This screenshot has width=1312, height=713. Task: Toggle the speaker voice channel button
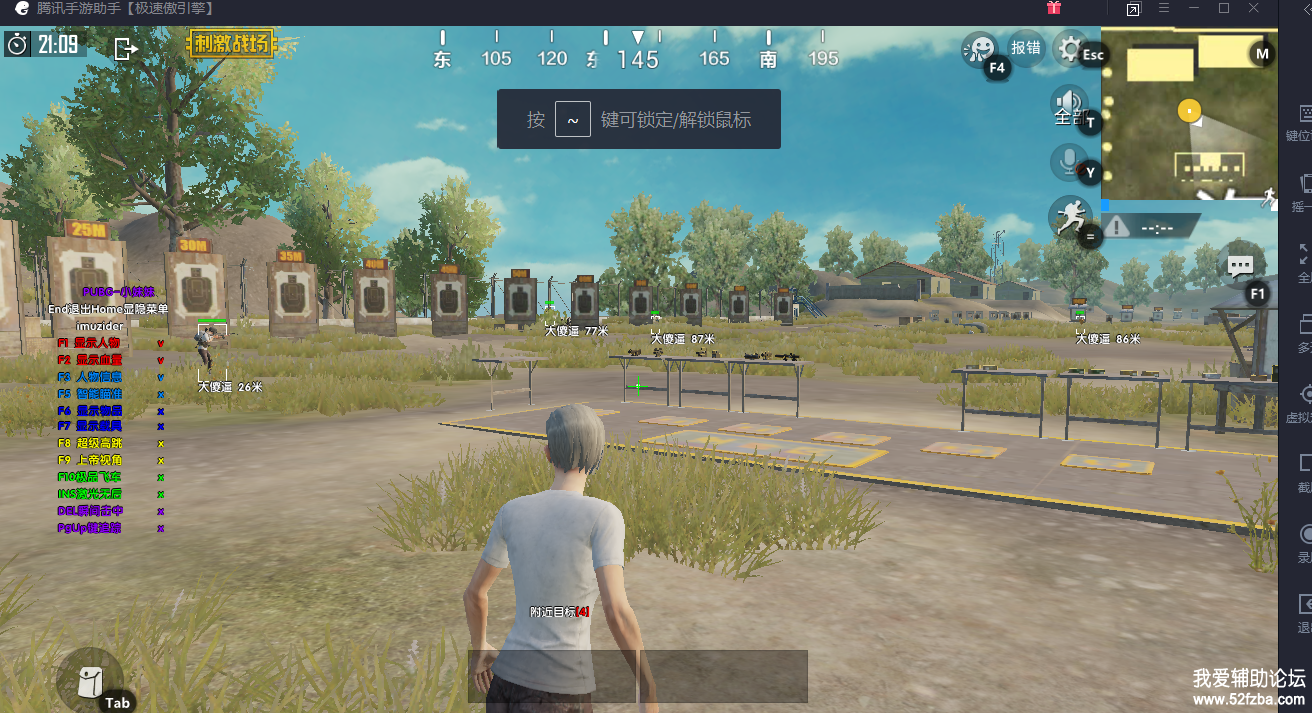[1068, 104]
